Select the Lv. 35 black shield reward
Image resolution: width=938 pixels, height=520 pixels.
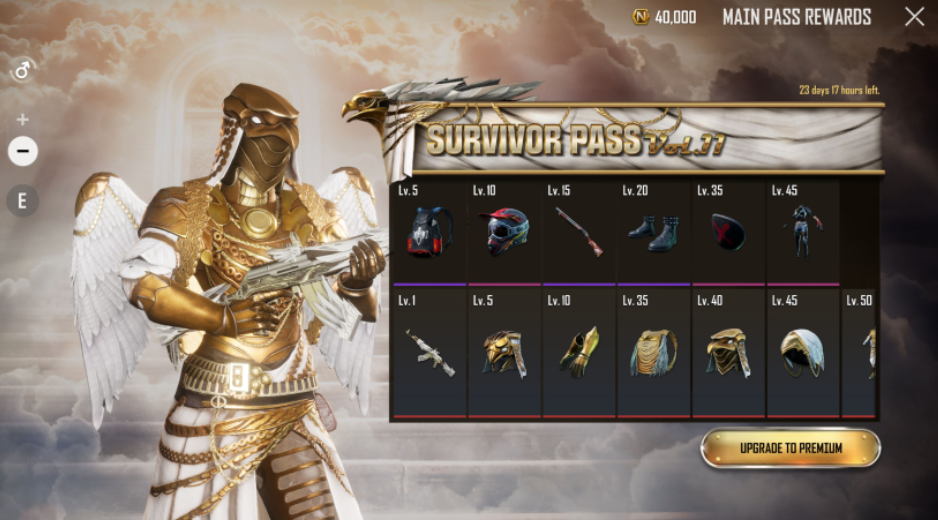coord(729,231)
